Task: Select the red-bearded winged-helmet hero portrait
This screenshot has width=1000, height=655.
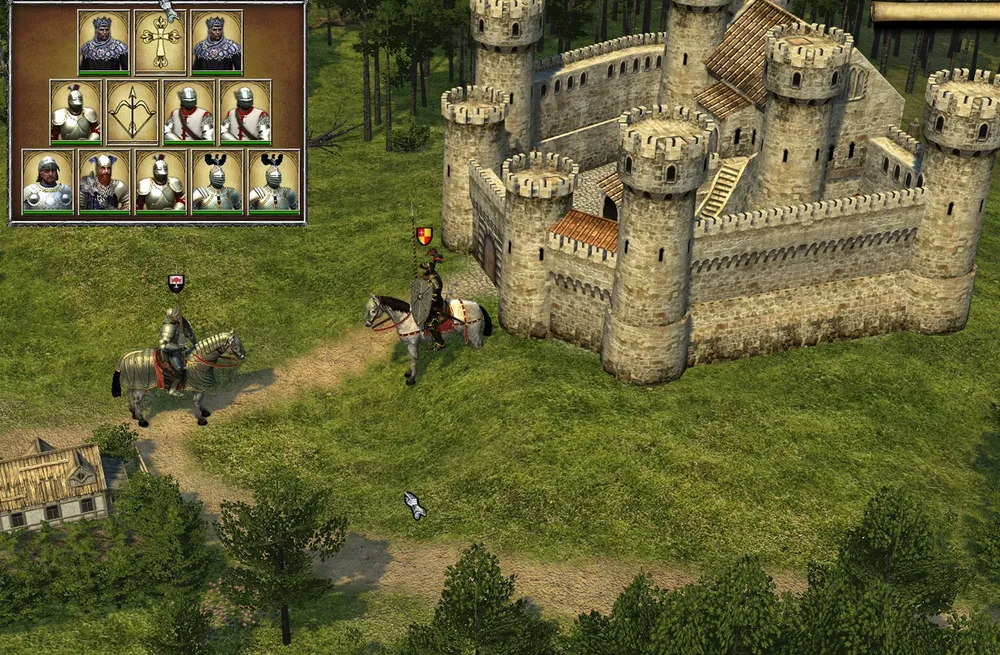Action: (x=104, y=181)
